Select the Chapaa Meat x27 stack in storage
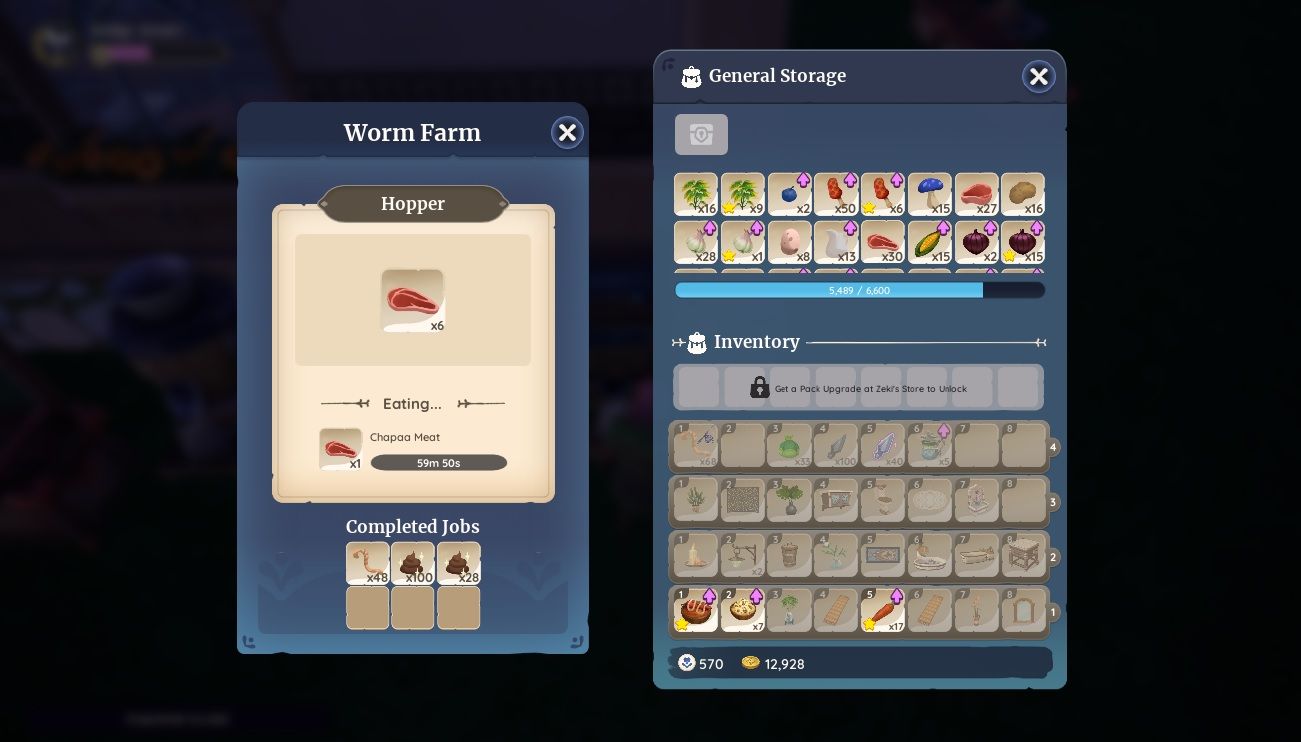Viewport: 1301px width, 742px height. pos(976,194)
